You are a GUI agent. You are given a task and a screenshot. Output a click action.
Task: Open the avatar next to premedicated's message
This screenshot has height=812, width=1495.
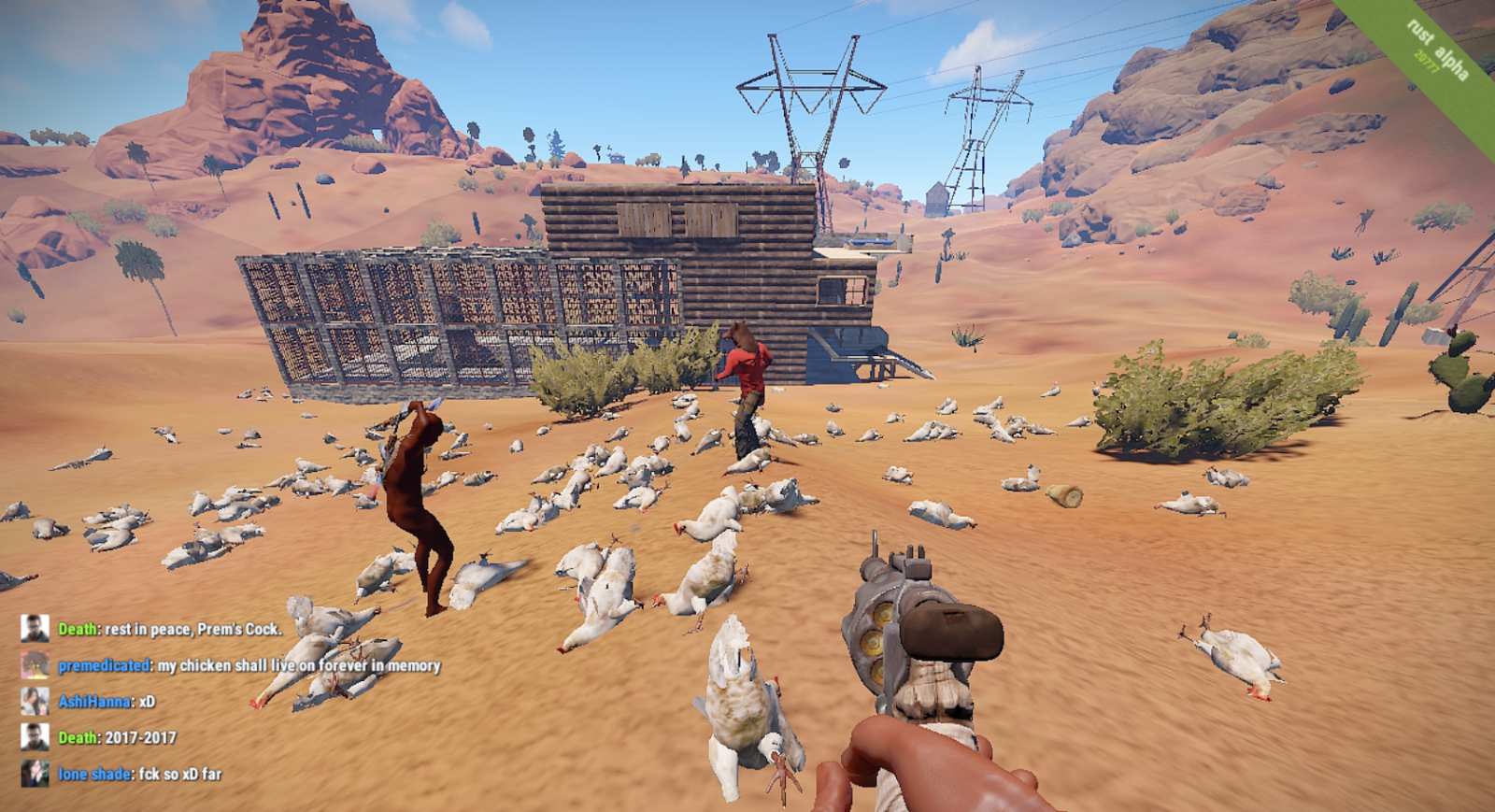(x=35, y=665)
